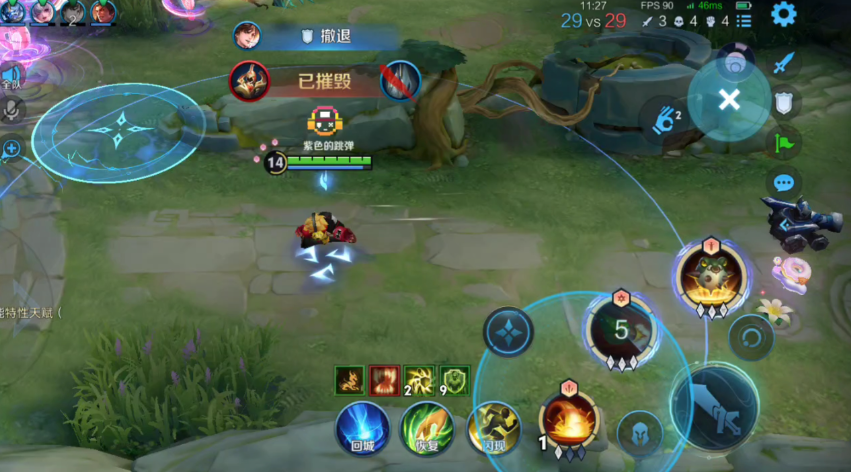Open the scoreboard list icon

coord(744,20)
